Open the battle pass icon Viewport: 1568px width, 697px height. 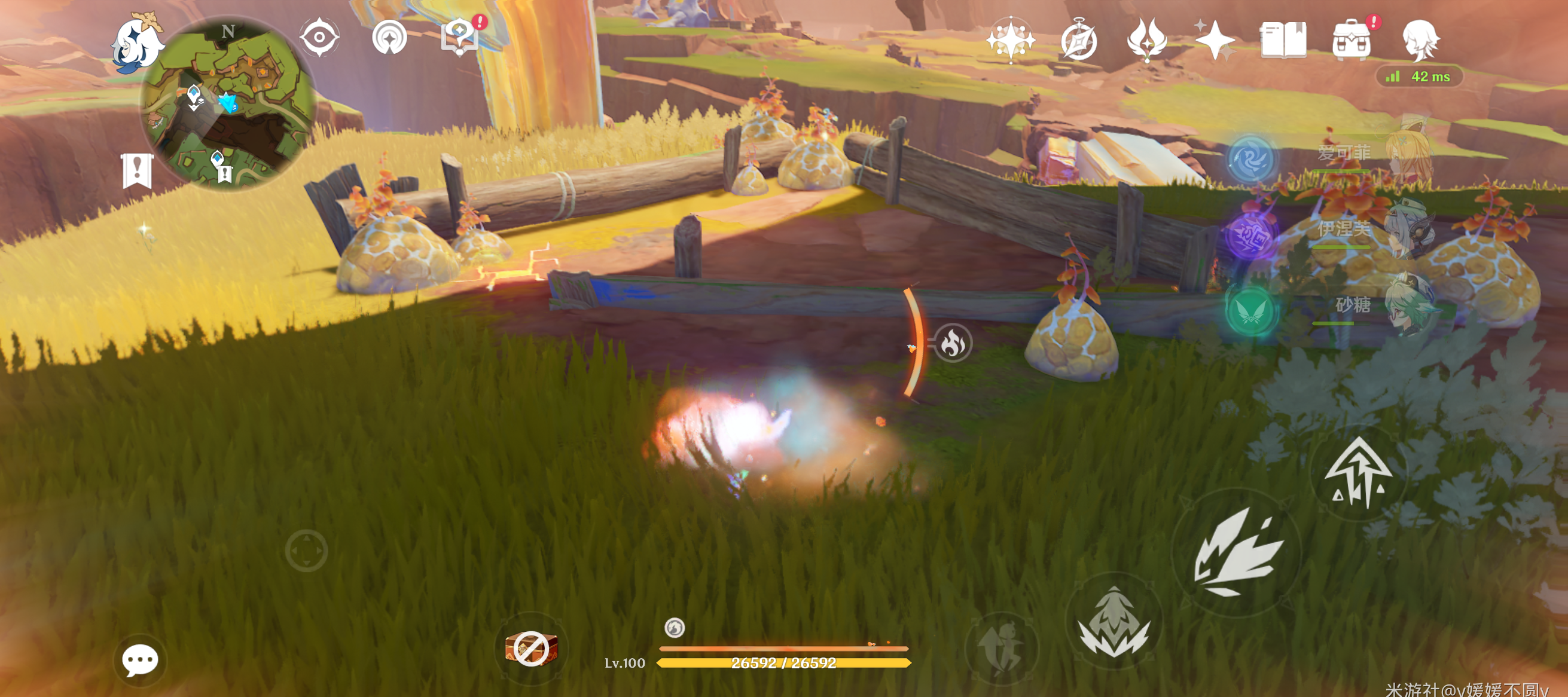click(x=1147, y=40)
